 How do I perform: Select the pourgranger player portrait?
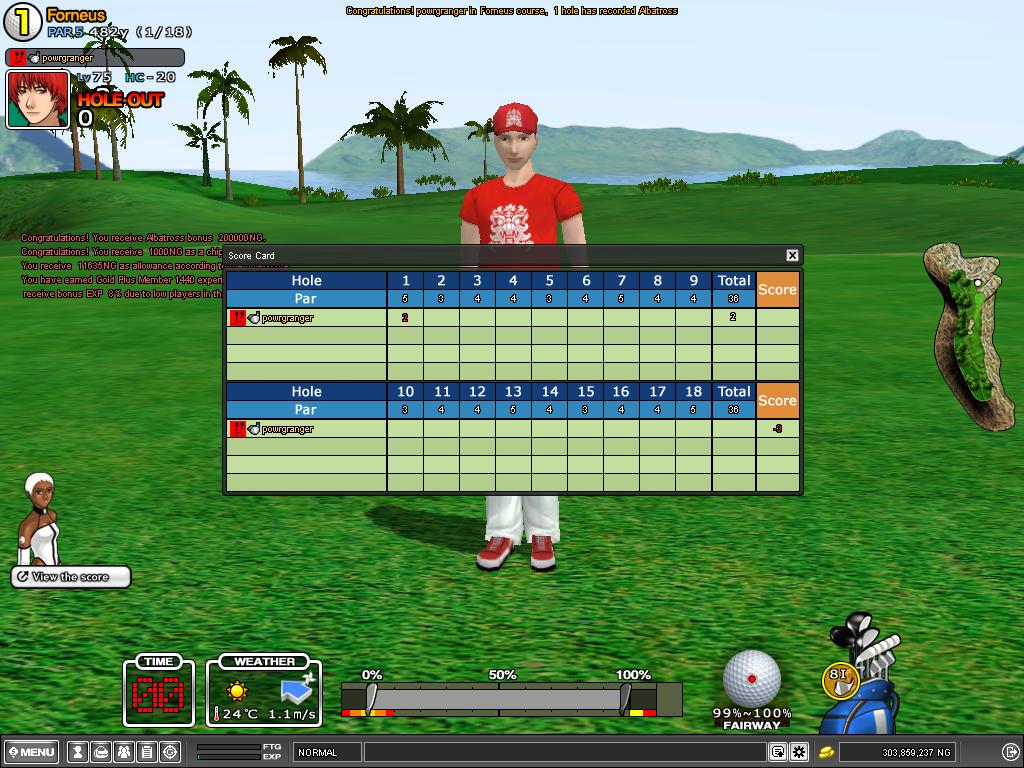(38, 99)
